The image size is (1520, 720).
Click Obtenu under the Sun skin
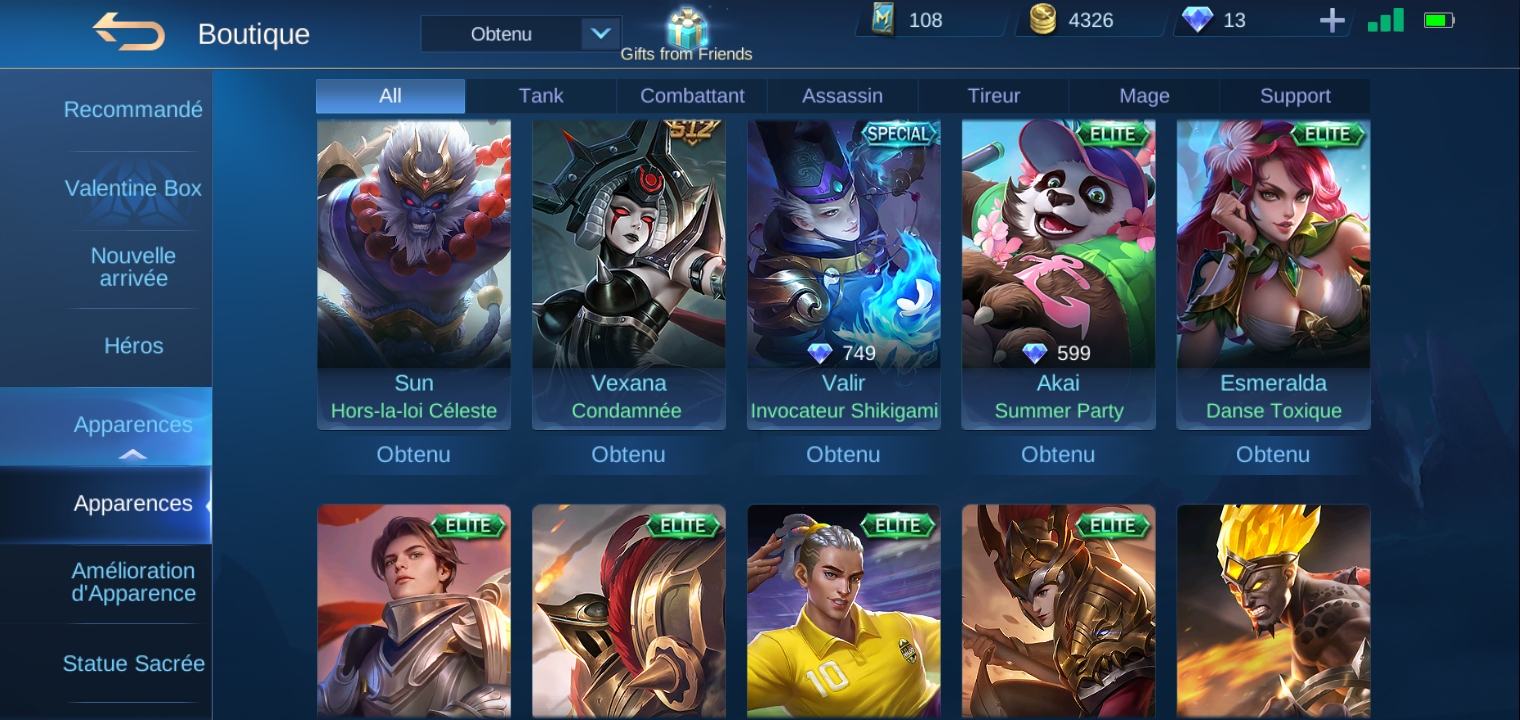[414, 455]
